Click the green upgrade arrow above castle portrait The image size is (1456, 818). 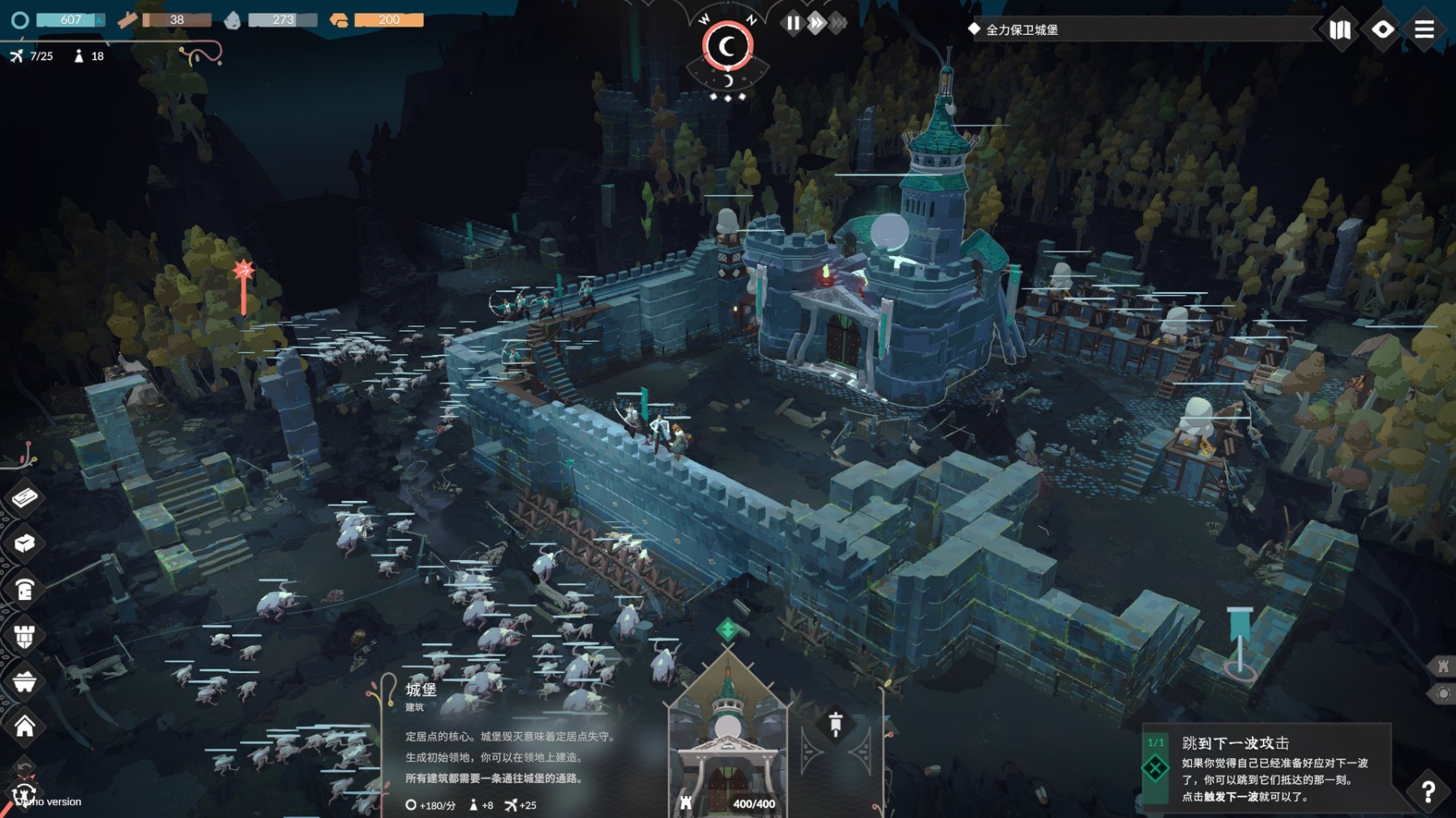[x=727, y=629]
